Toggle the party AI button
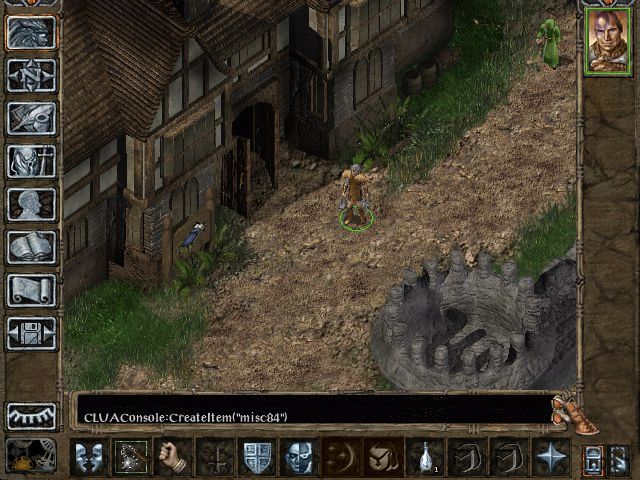Screen dimensions: 640x480 [x=593, y=459]
